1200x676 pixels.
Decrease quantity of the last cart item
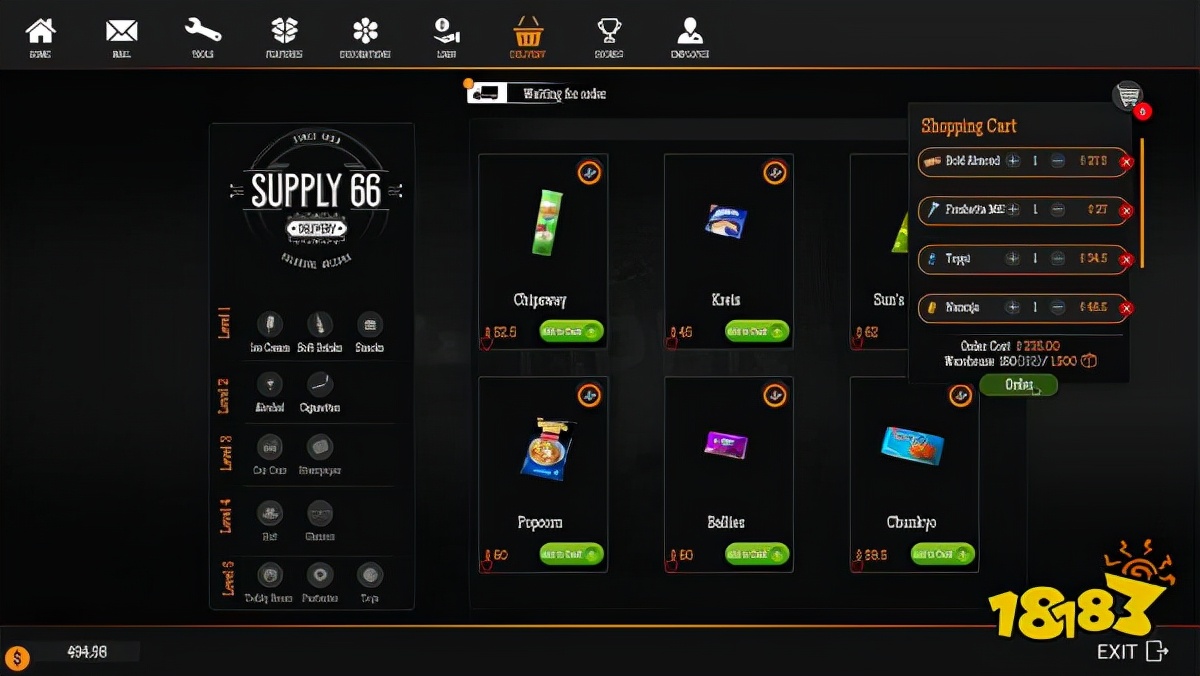point(1058,308)
